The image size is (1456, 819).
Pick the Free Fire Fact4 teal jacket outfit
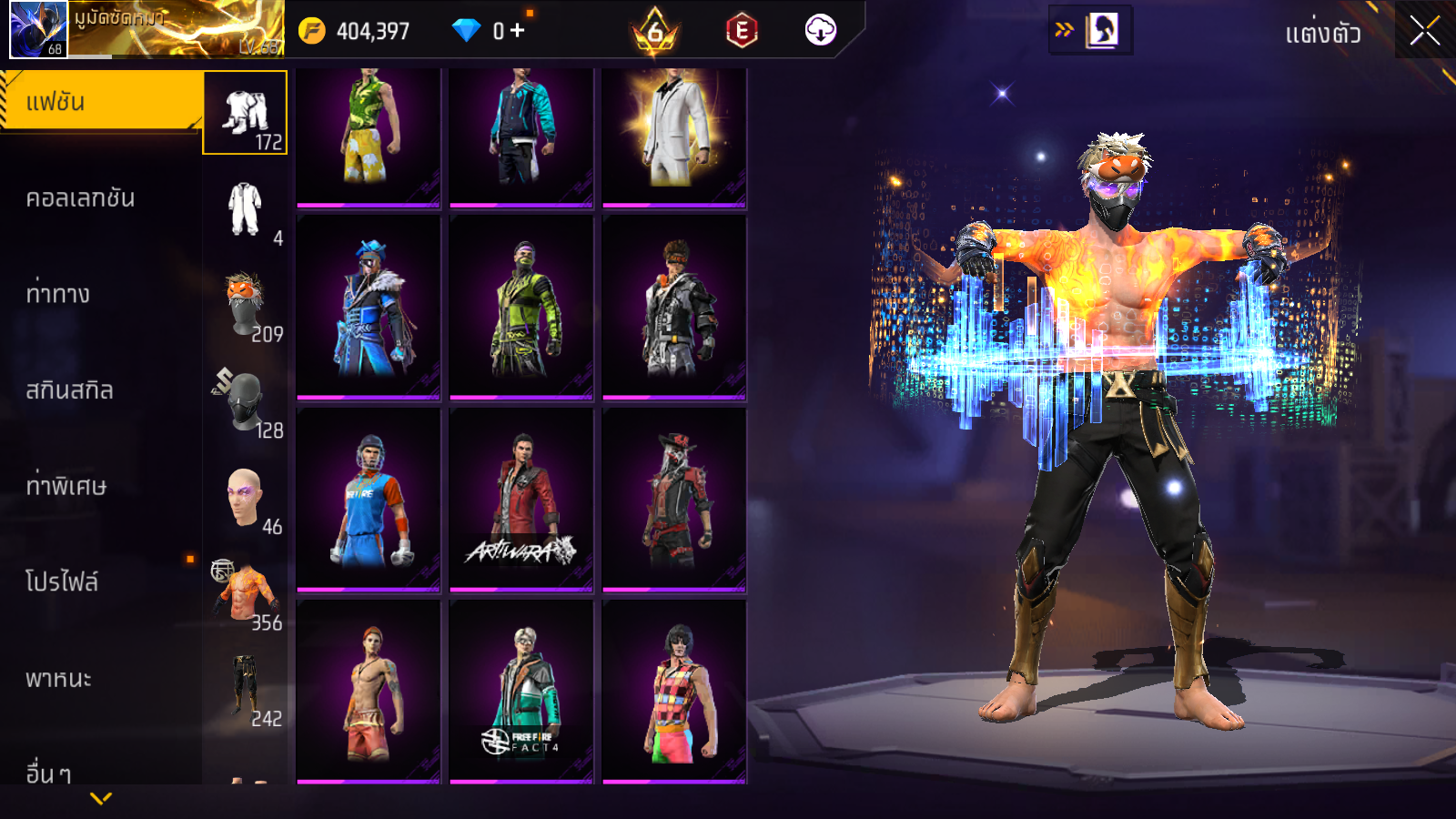(521, 691)
